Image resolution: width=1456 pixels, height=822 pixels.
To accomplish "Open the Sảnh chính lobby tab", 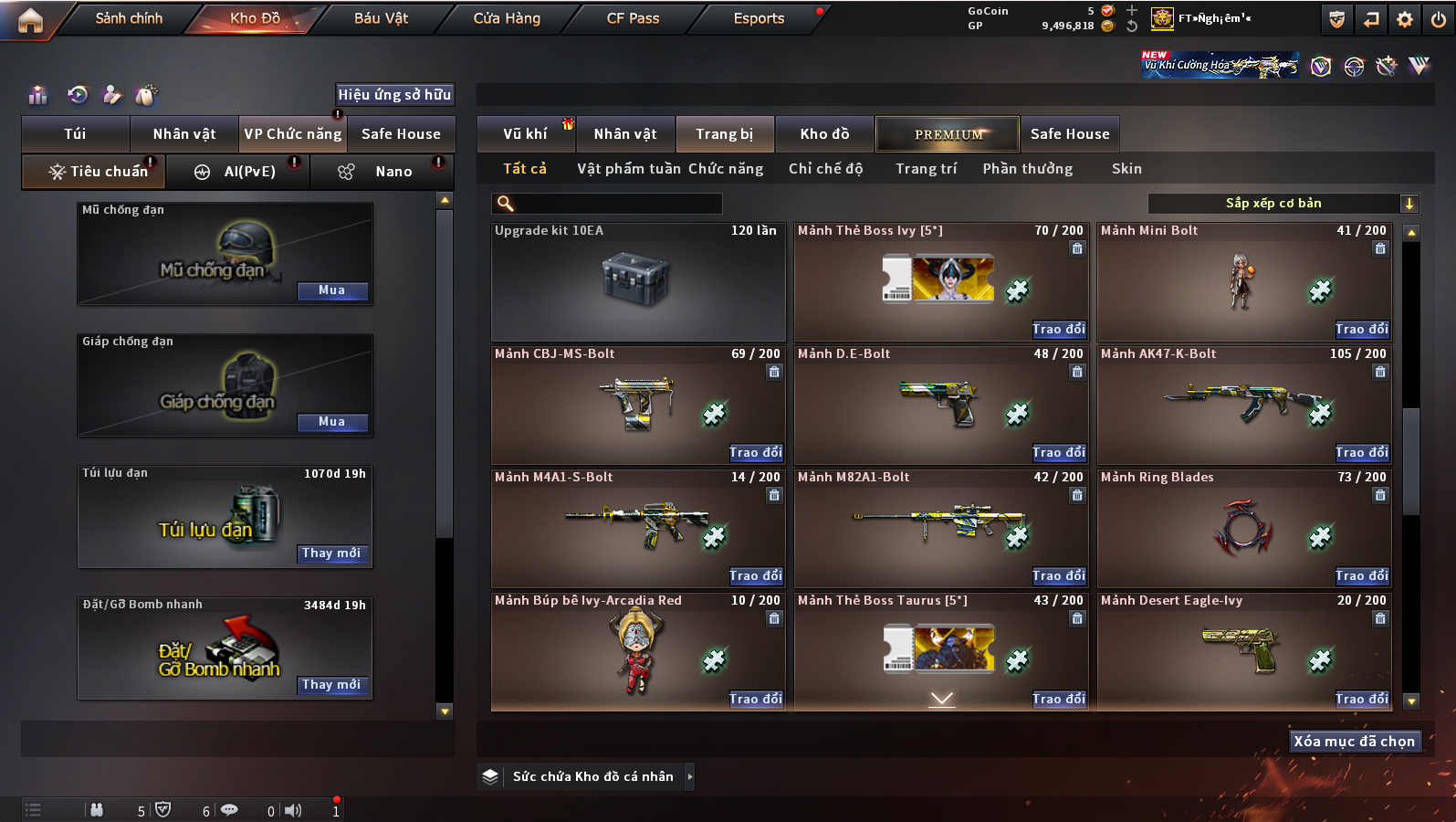I will 129,18.
